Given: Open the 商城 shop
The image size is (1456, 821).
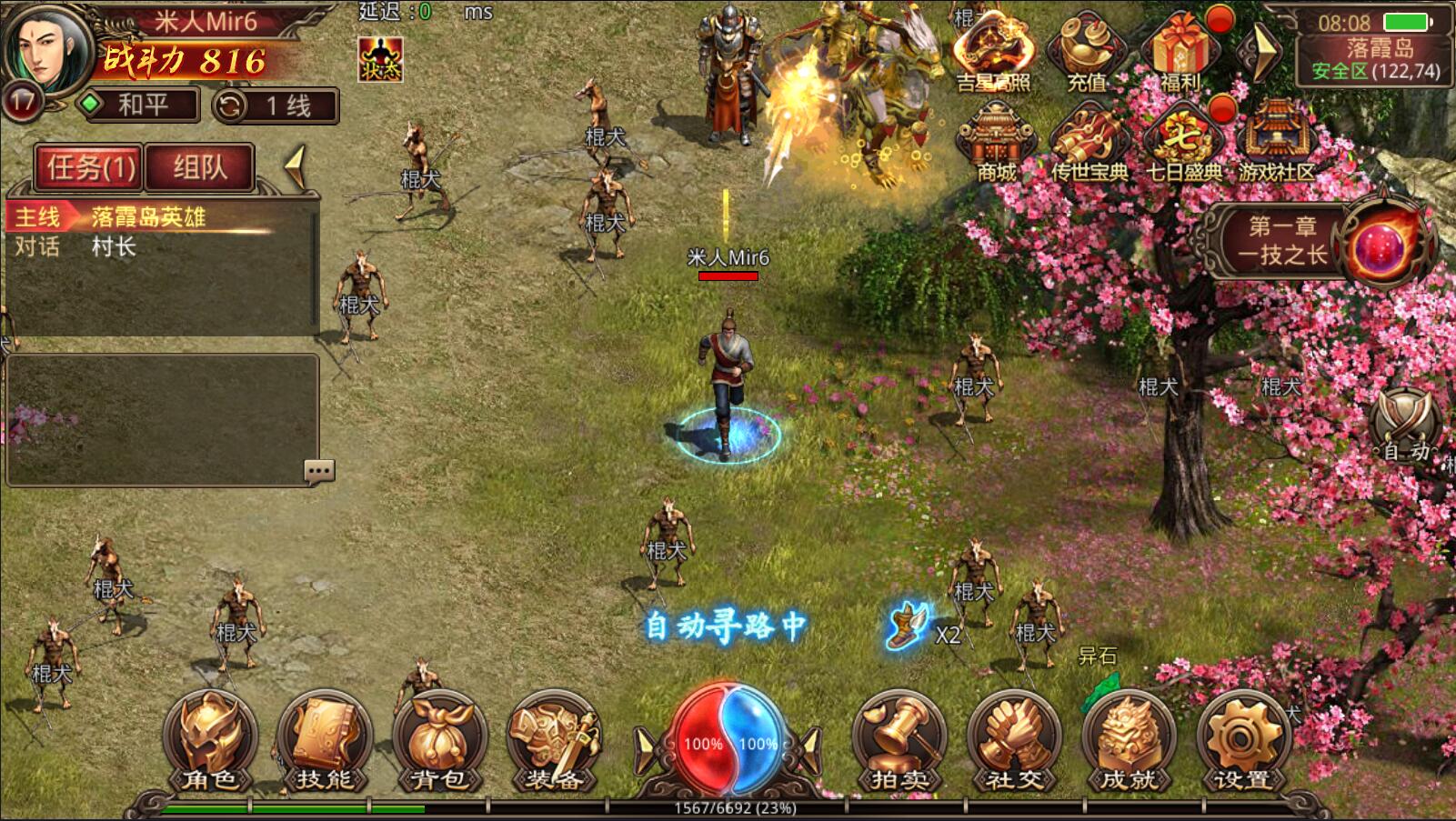Looking at the screenshot, I should pyautogui.click(x=996, y=143).
